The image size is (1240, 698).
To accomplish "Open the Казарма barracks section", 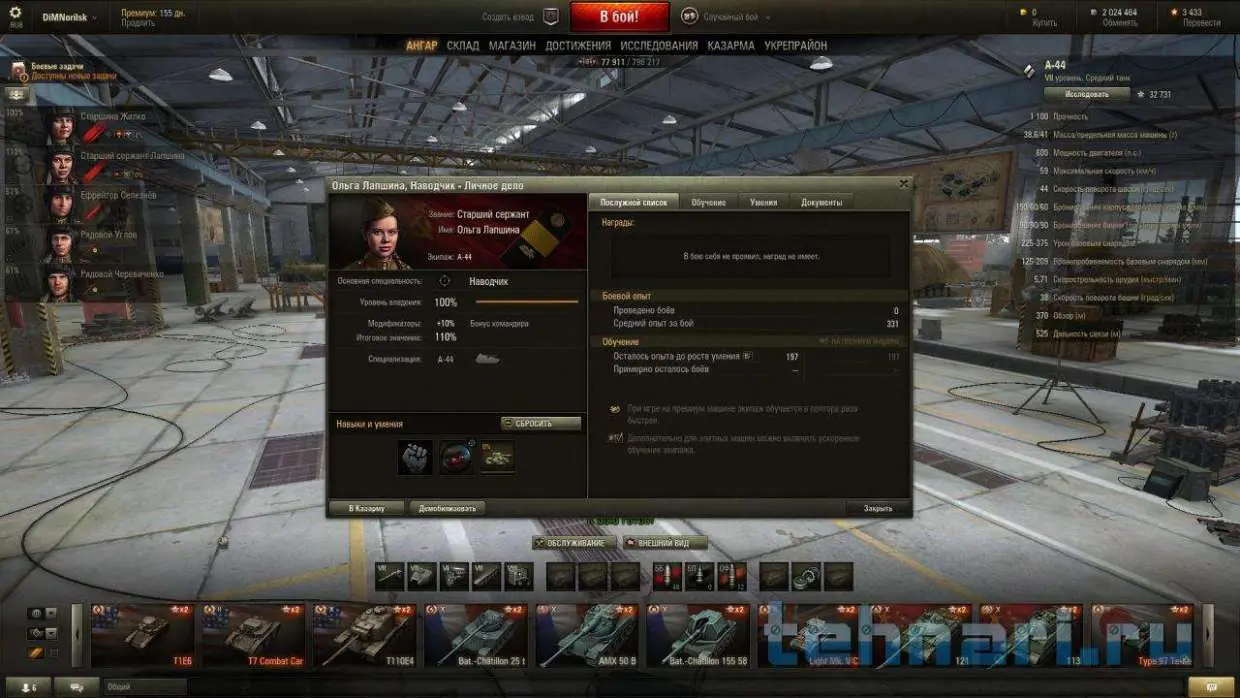I will coord(731,46).
